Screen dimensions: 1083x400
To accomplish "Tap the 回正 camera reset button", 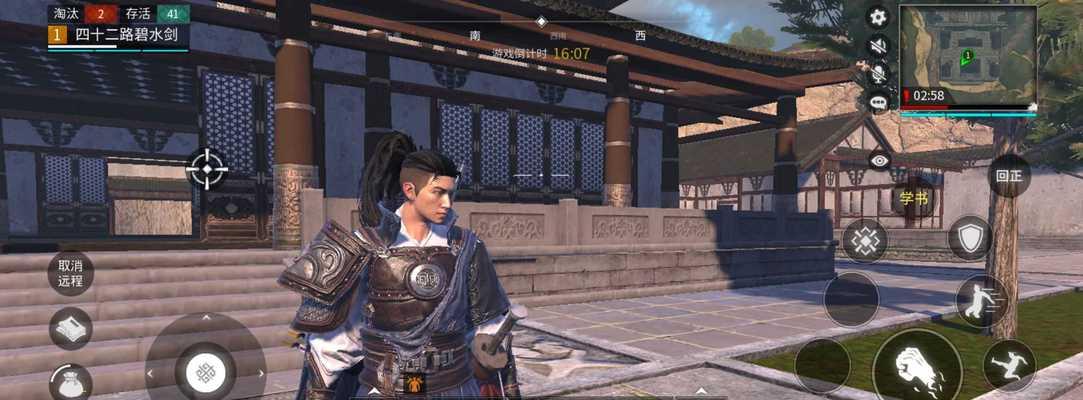I will (1009, 176).
